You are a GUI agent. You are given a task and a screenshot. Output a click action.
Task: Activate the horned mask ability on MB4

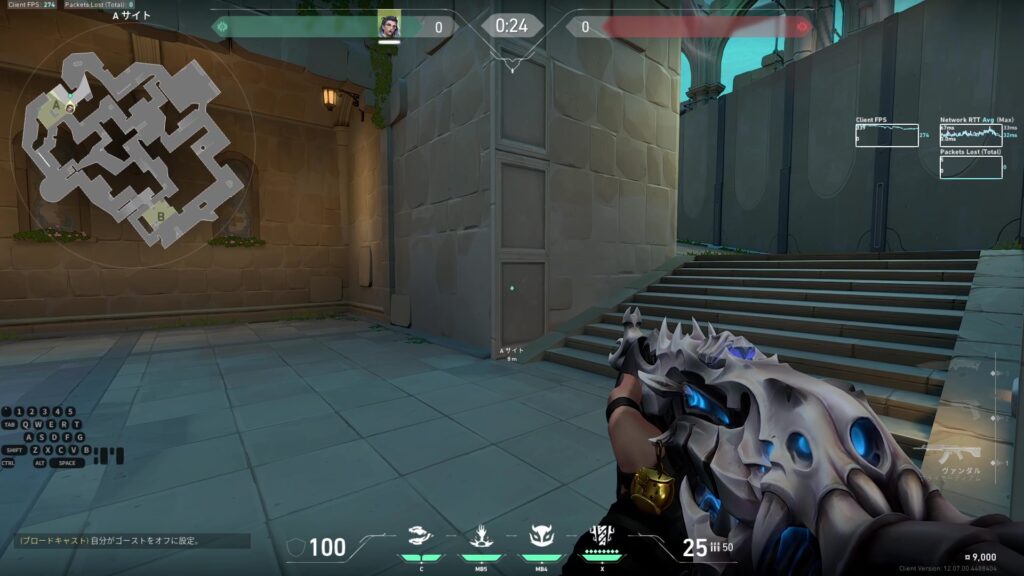[x=541, y=537]
